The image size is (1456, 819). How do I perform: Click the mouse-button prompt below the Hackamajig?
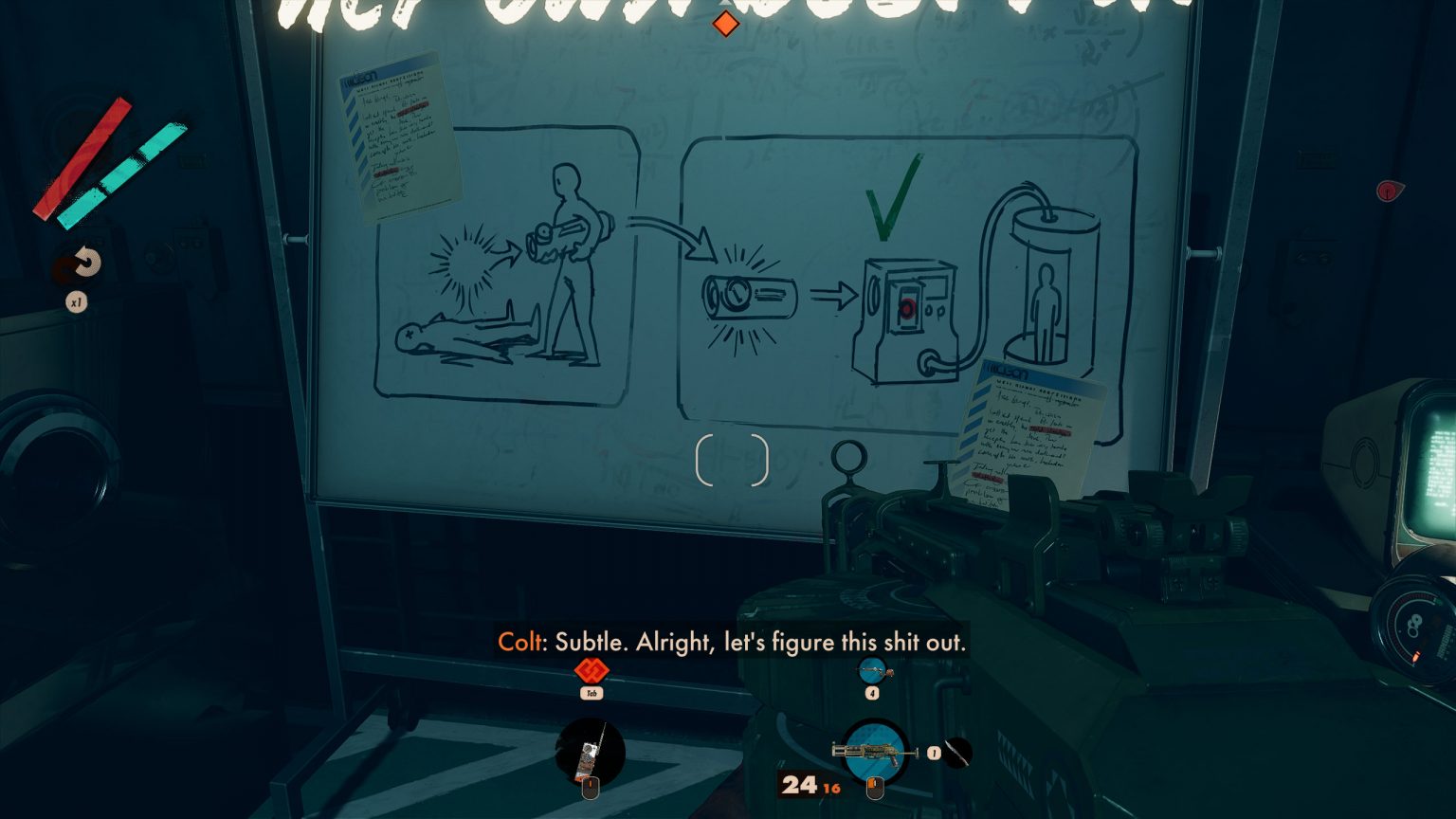click(x=591, y=786)
